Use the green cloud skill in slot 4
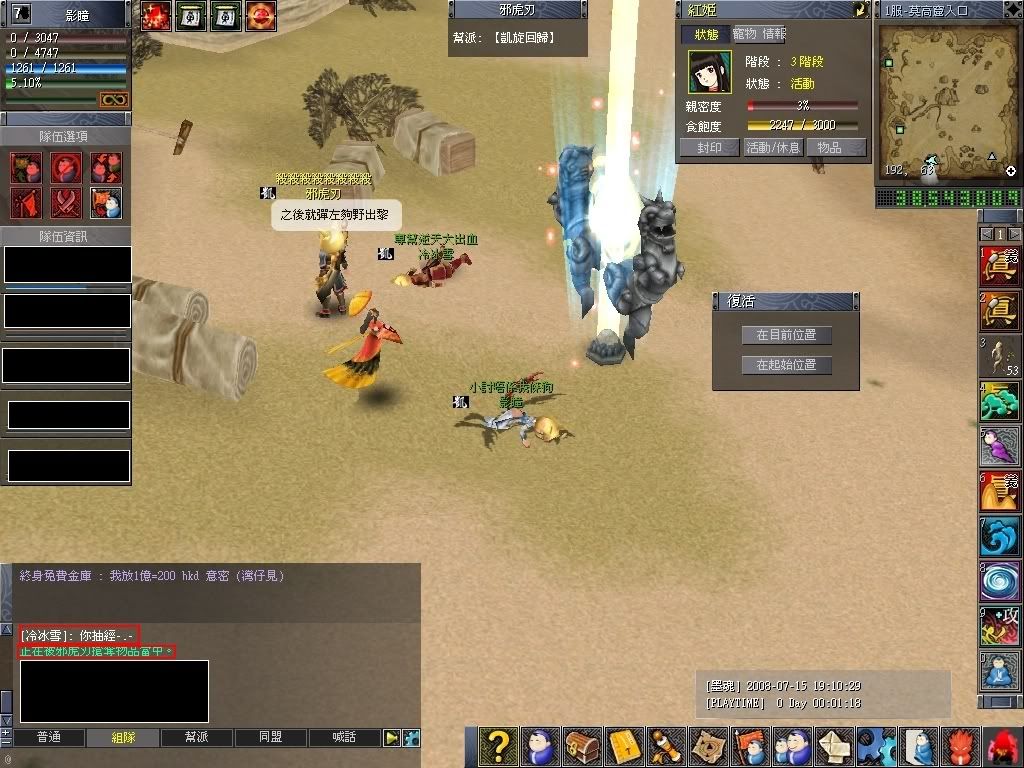1024x768 pixels. [999, 402]
